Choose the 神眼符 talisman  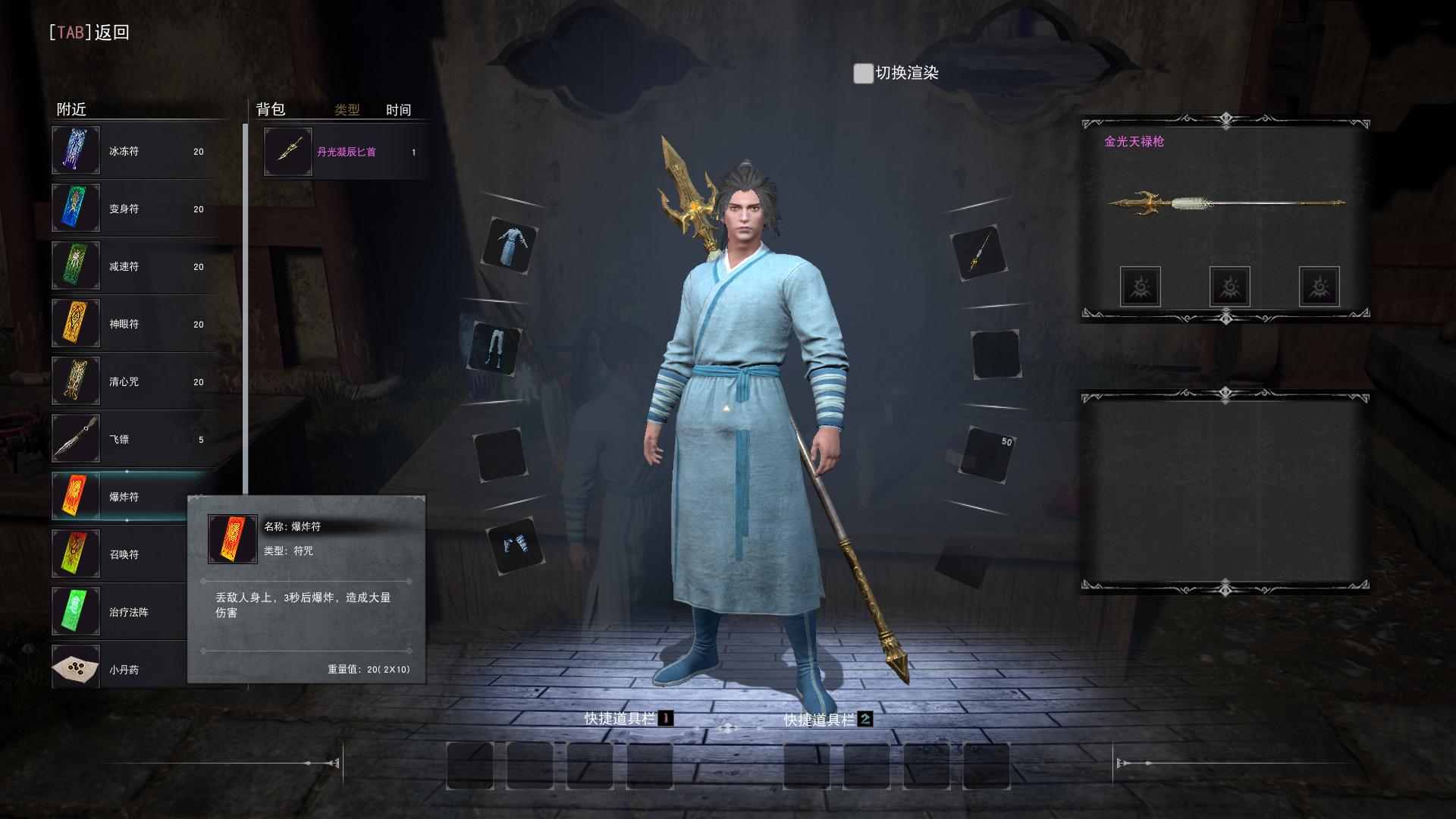click(x=133, y=324)
